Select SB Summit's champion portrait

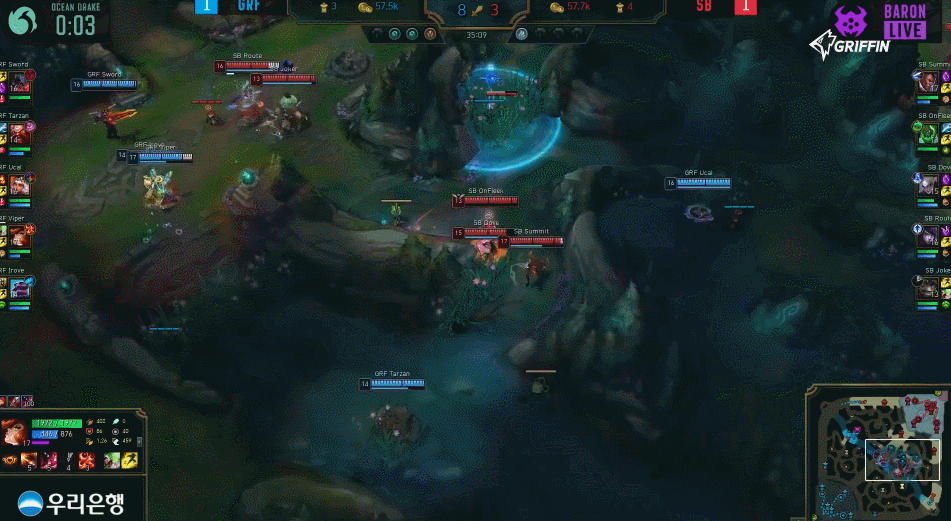tap(929, 84)
